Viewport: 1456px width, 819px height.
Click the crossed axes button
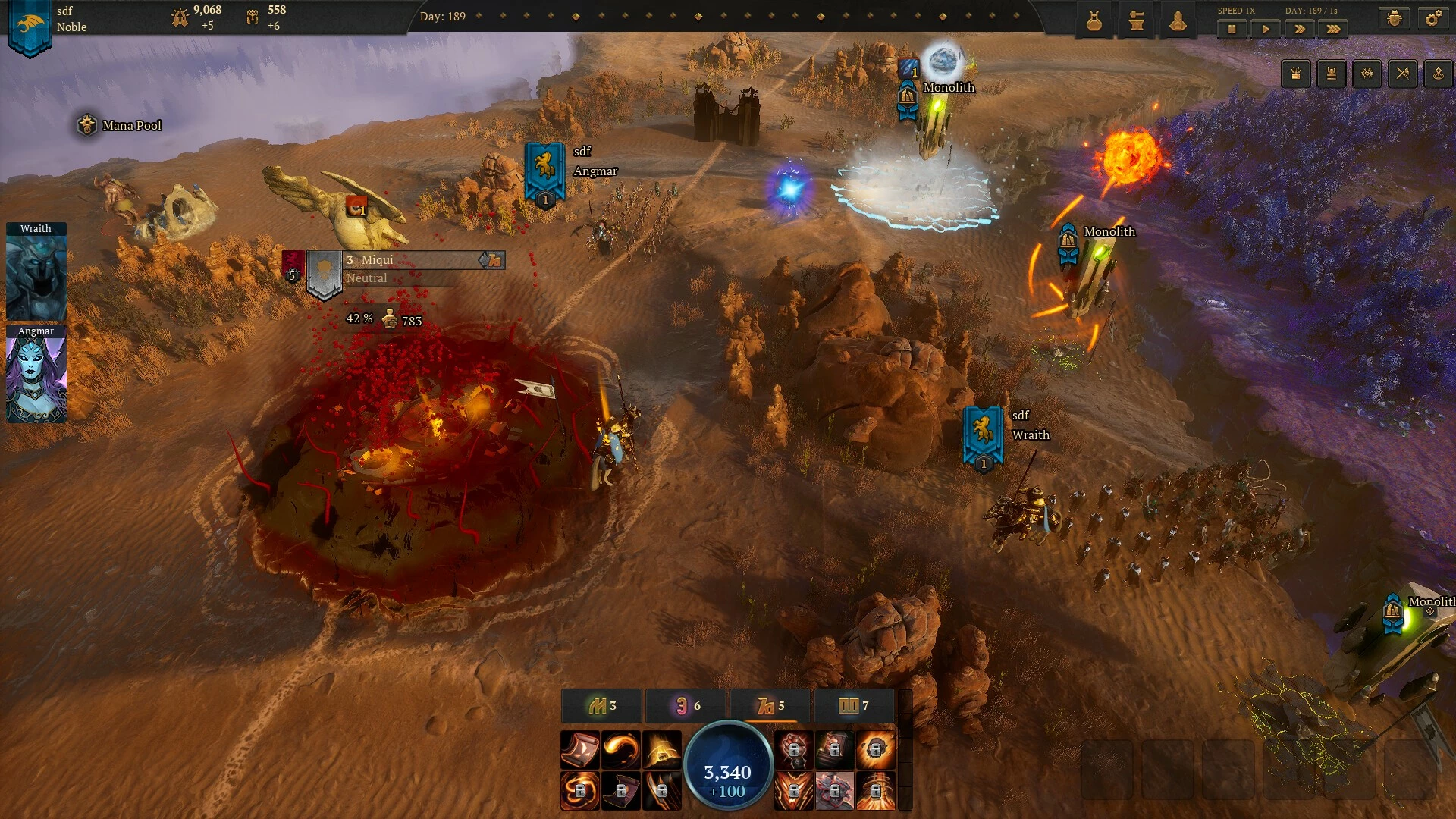point(1402,74)
